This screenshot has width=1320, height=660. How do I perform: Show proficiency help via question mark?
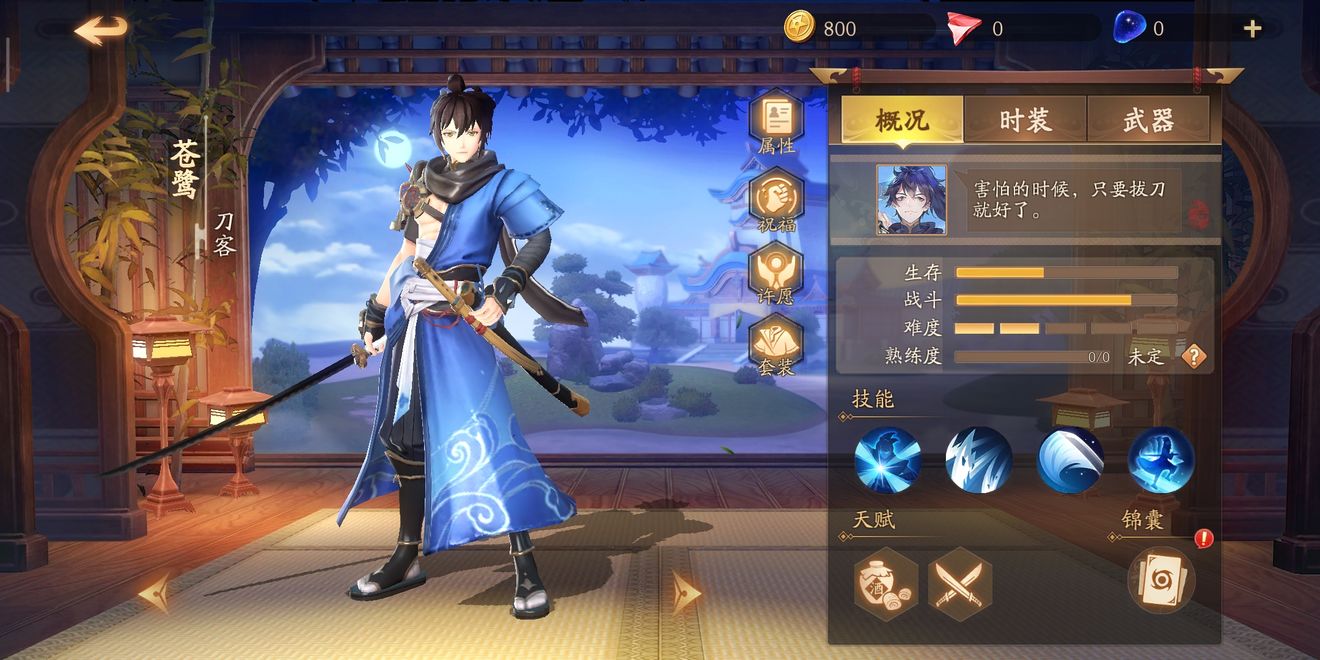[1193, 356]
